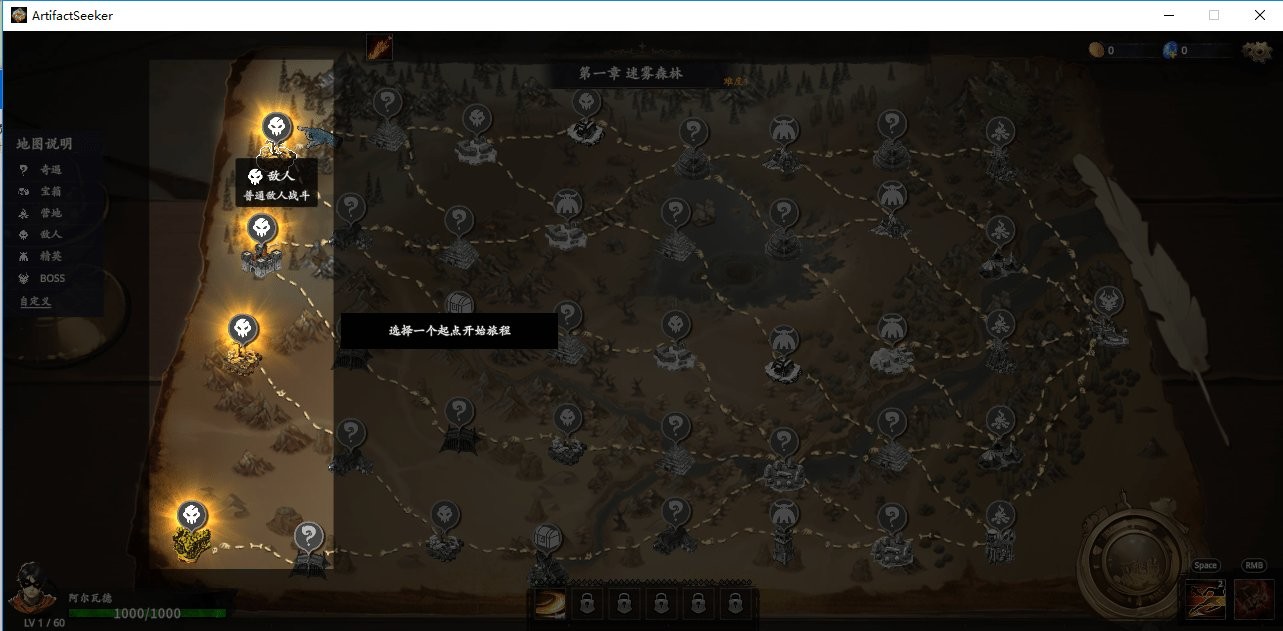Activate the RMB skill icon
The image size is (1283, 631).
[1253, 598]
